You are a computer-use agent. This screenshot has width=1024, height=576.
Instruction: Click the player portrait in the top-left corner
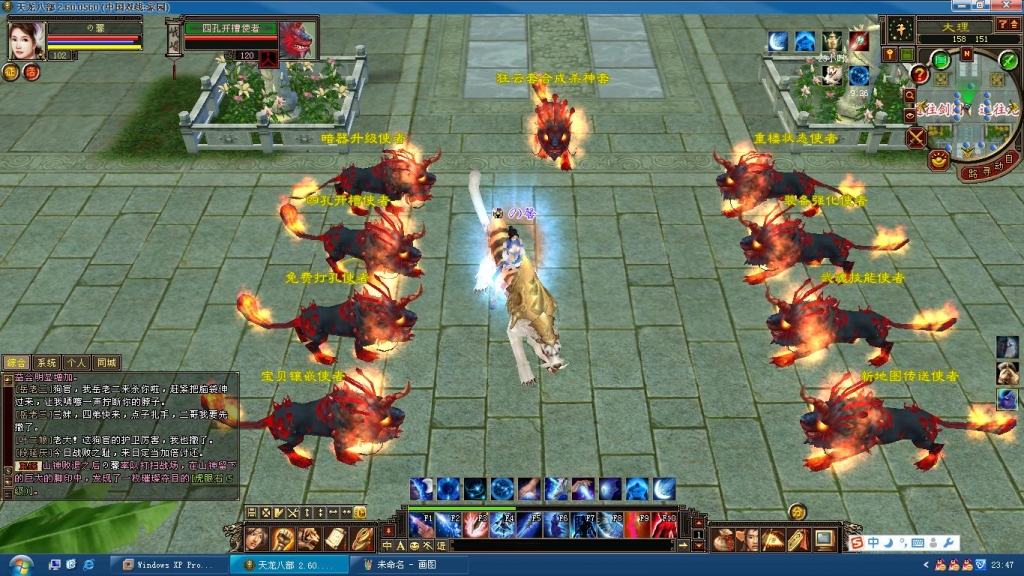[x=27, y=41]
